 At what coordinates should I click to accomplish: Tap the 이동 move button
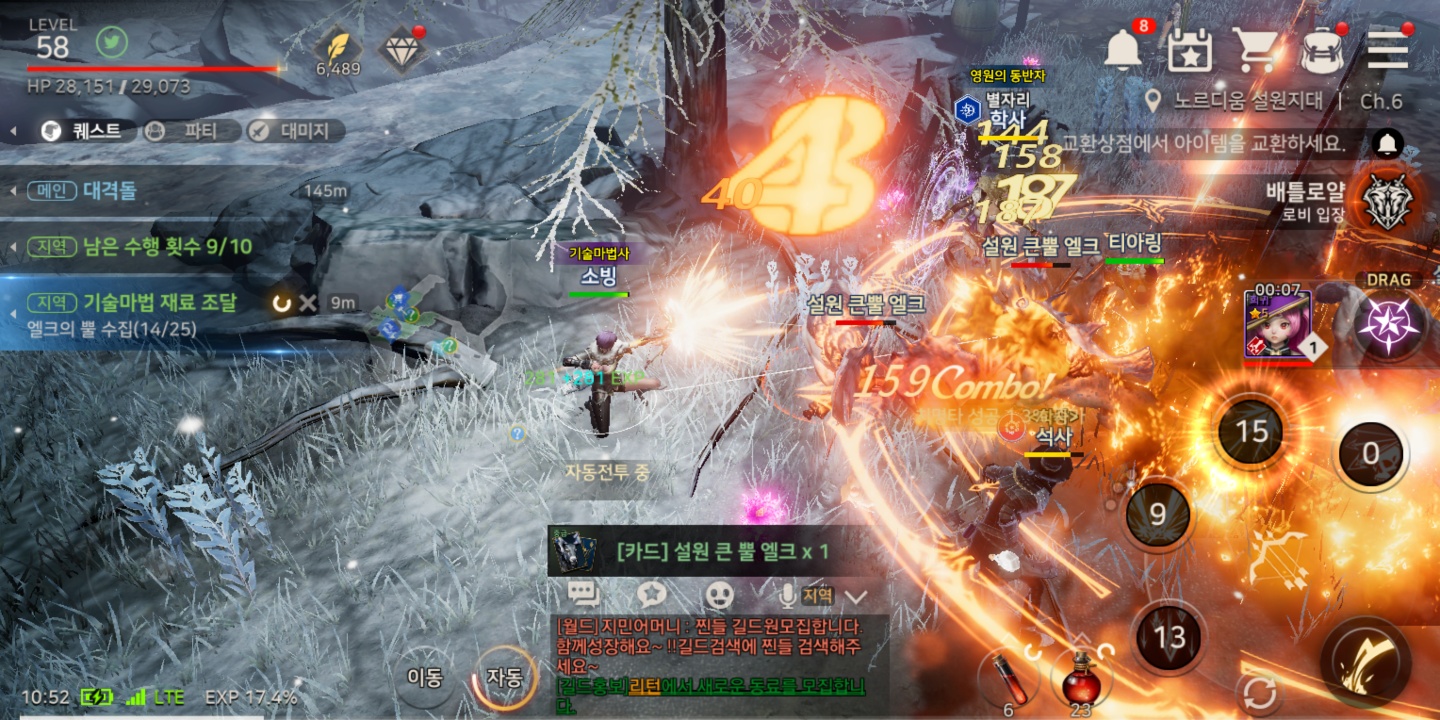tap(424, 677)
